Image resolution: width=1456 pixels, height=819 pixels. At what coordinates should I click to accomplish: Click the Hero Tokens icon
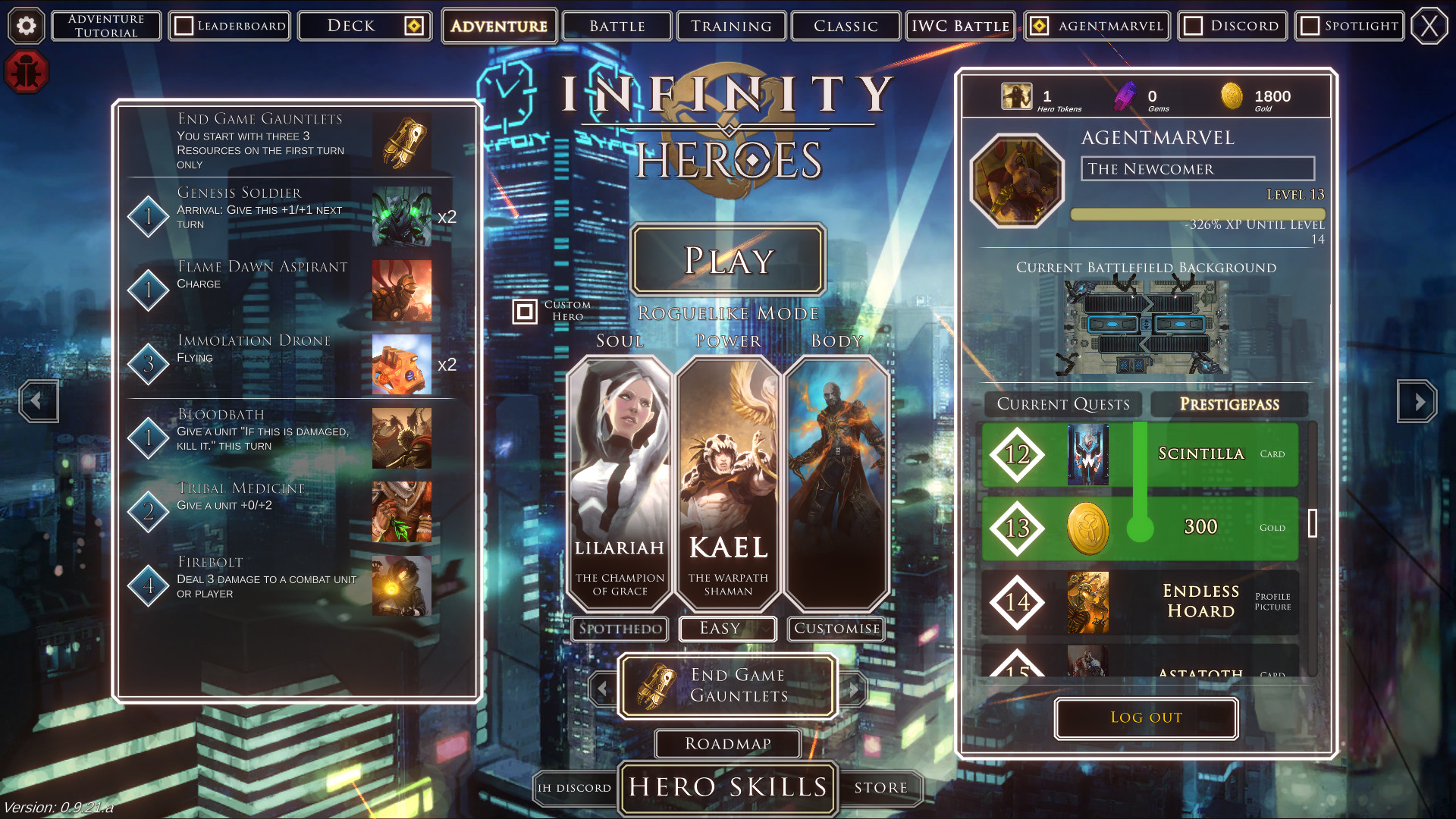[x=1016, y=96]
